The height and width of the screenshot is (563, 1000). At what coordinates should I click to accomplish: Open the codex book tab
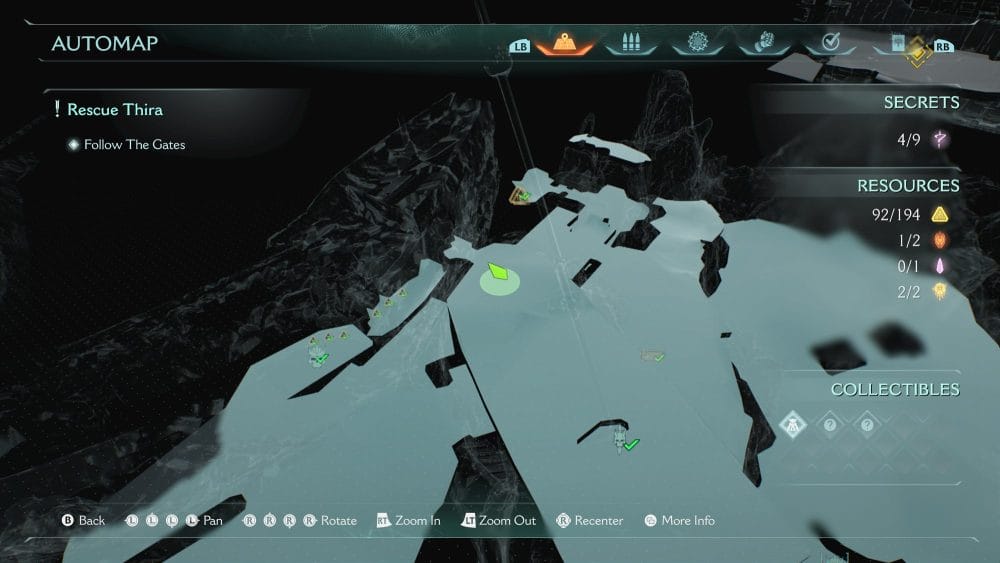pyautogui.click(x=895, y=43)
